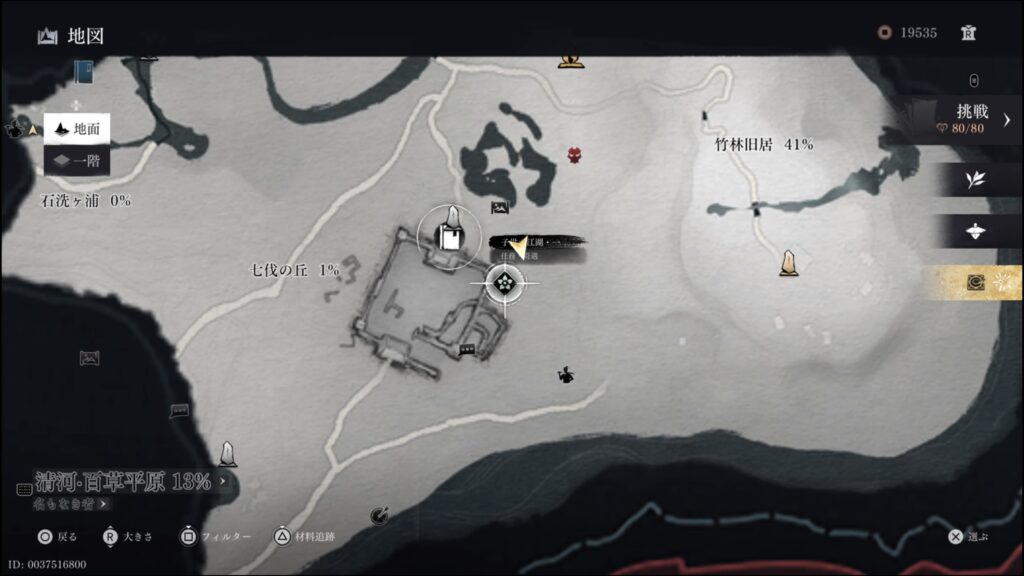Click the diamond quest marker under the crosshair
1024x576 pixels.
pyautogui.click(x=505, y=283)
